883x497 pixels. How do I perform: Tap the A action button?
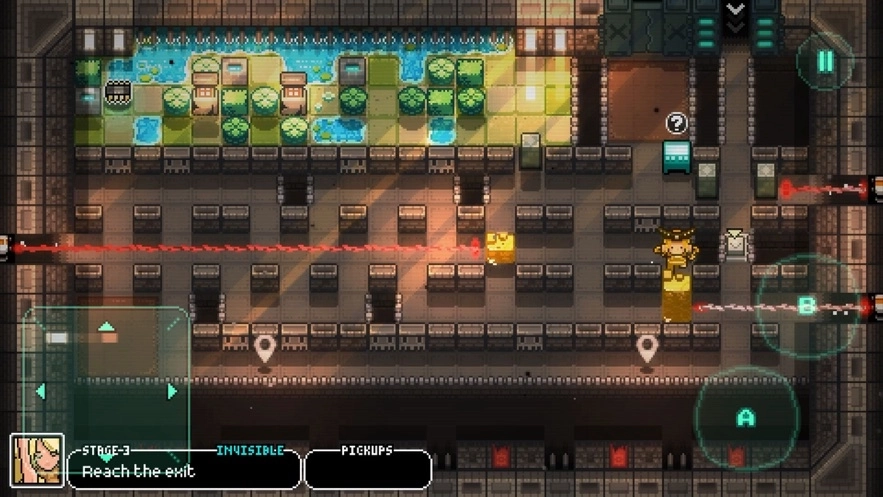[745, 417]
